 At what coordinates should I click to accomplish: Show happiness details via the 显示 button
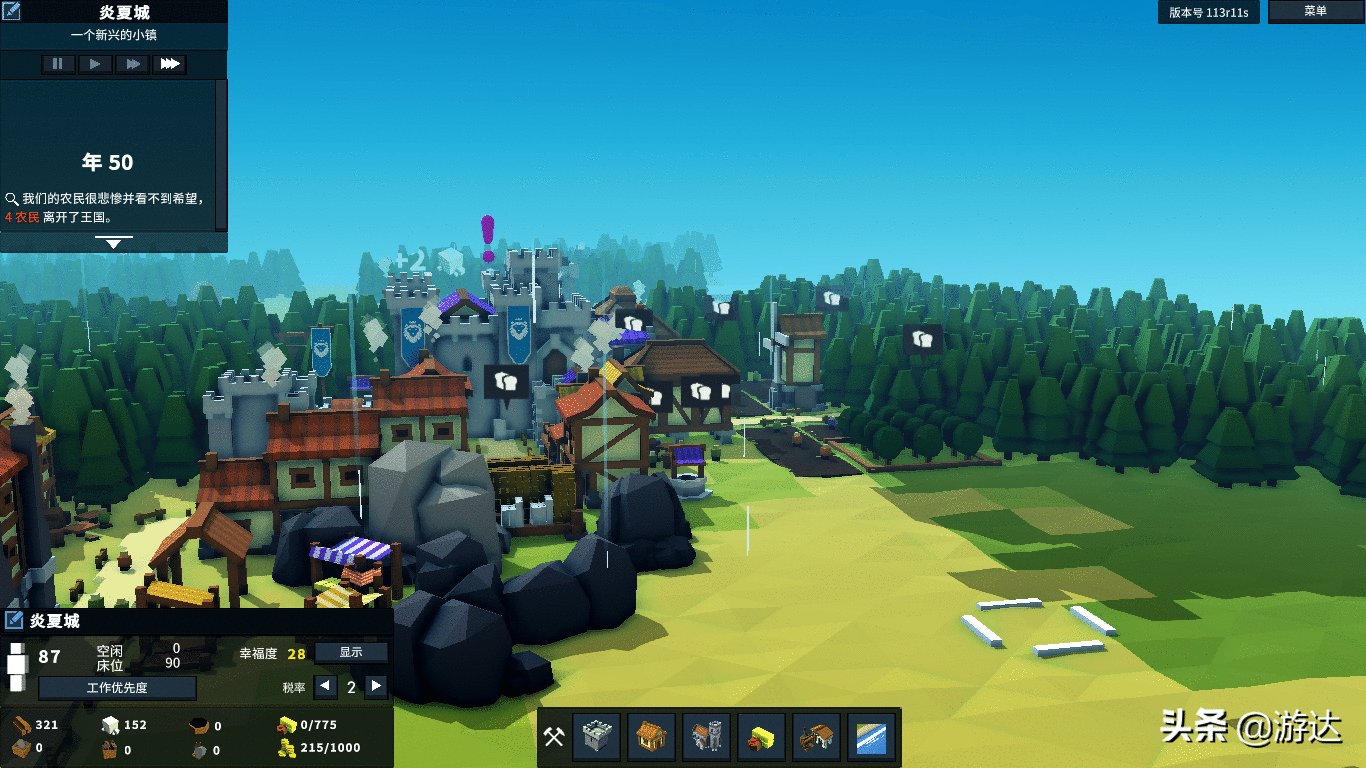(351, 652)
